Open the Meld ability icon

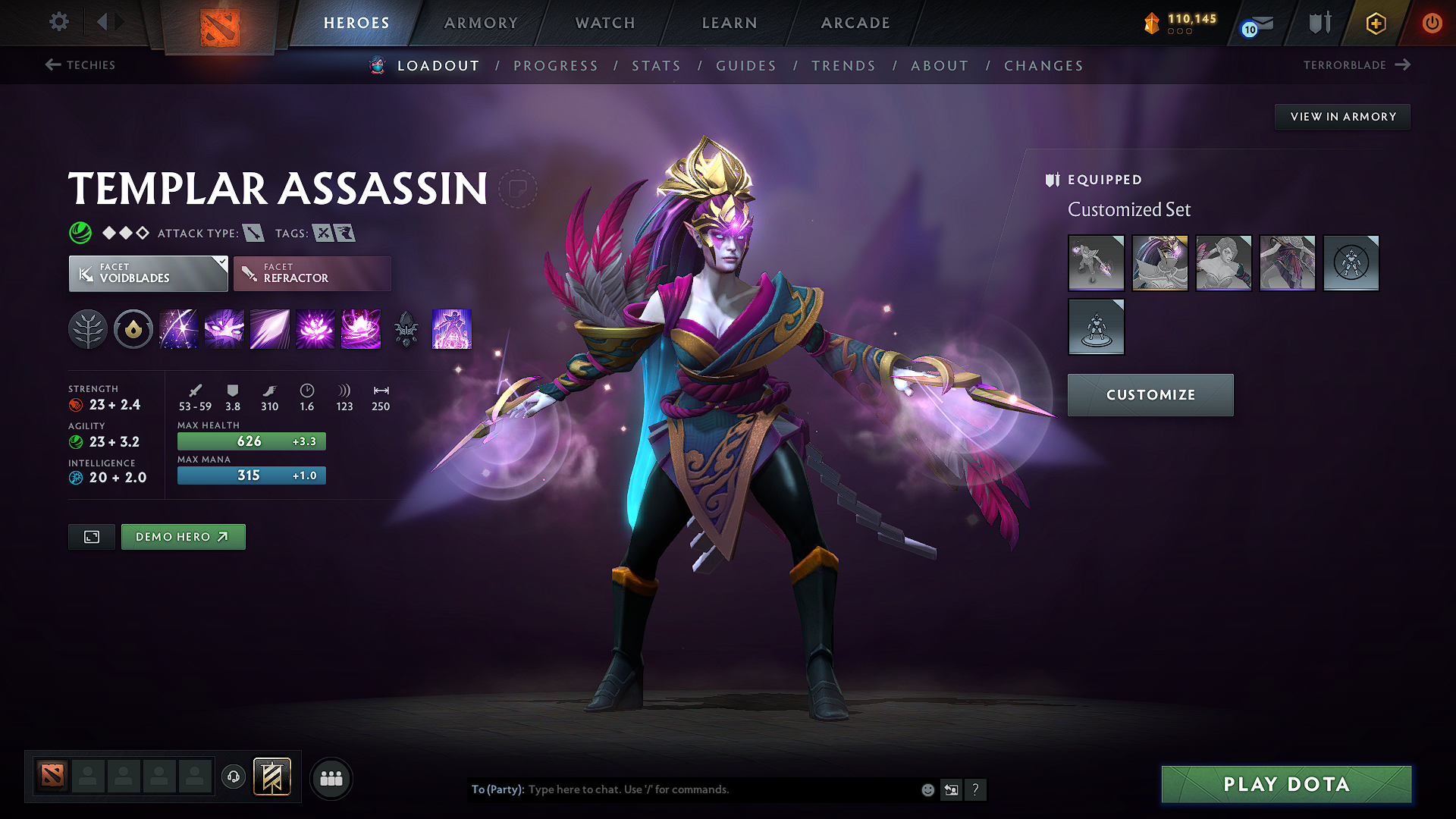click(x=224, y=329)
